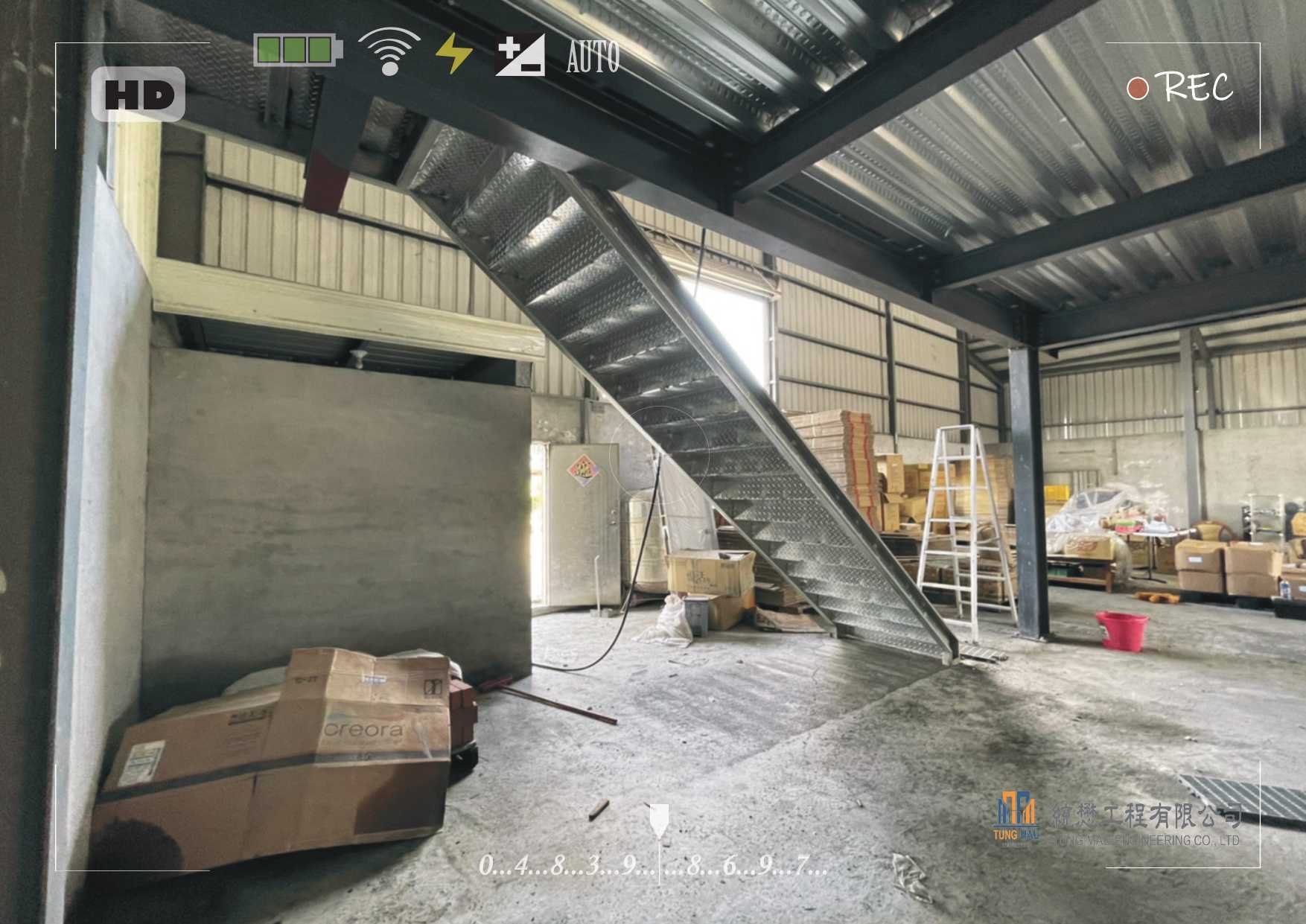Click the Wi-Fi signal icon
Image resolution: width=1306 pixels, height=924 pixels.
pyautogui.click(x=389, y=51)
